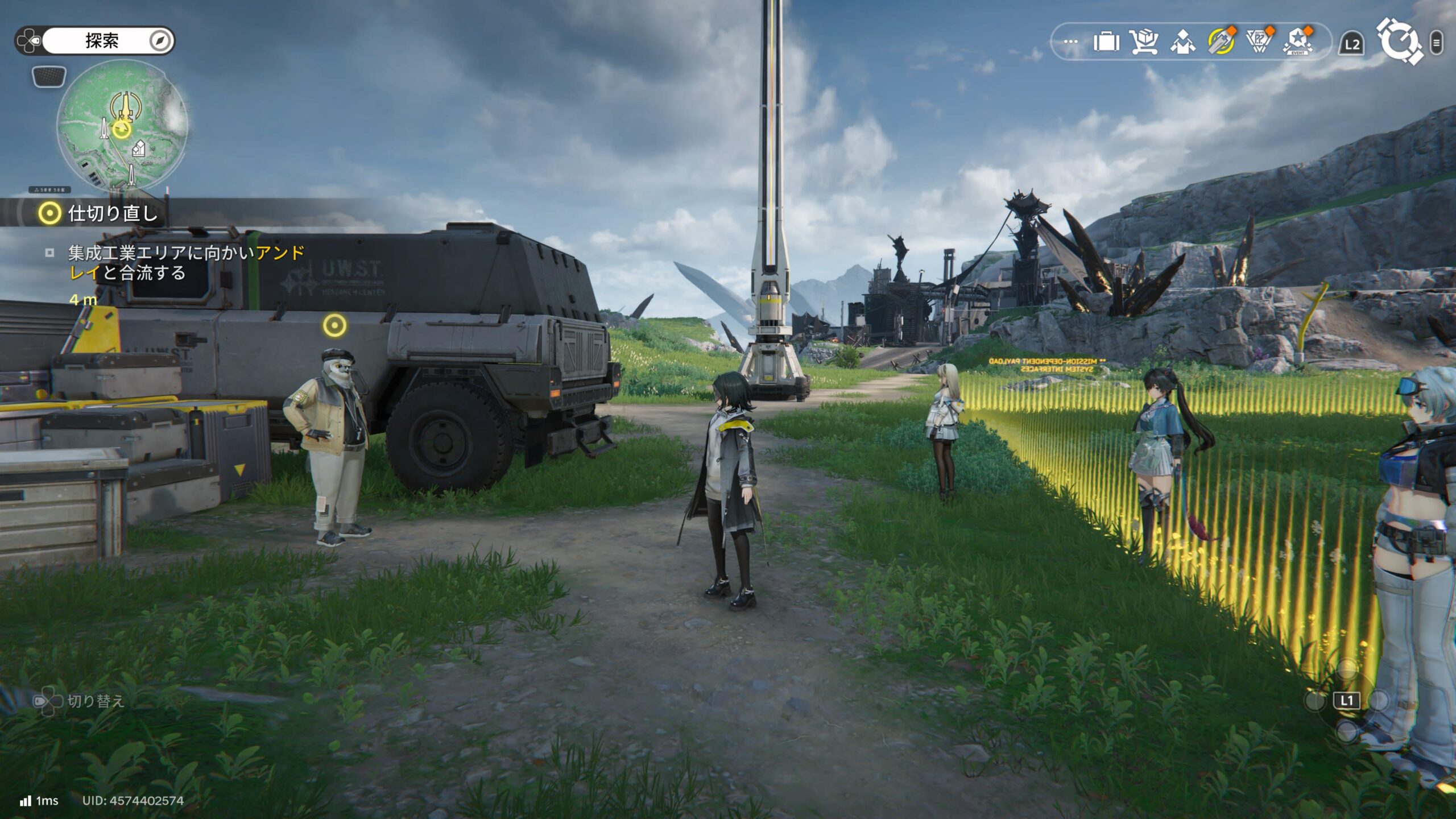Click the yellow quest waypoint marker

coord(334,325)
